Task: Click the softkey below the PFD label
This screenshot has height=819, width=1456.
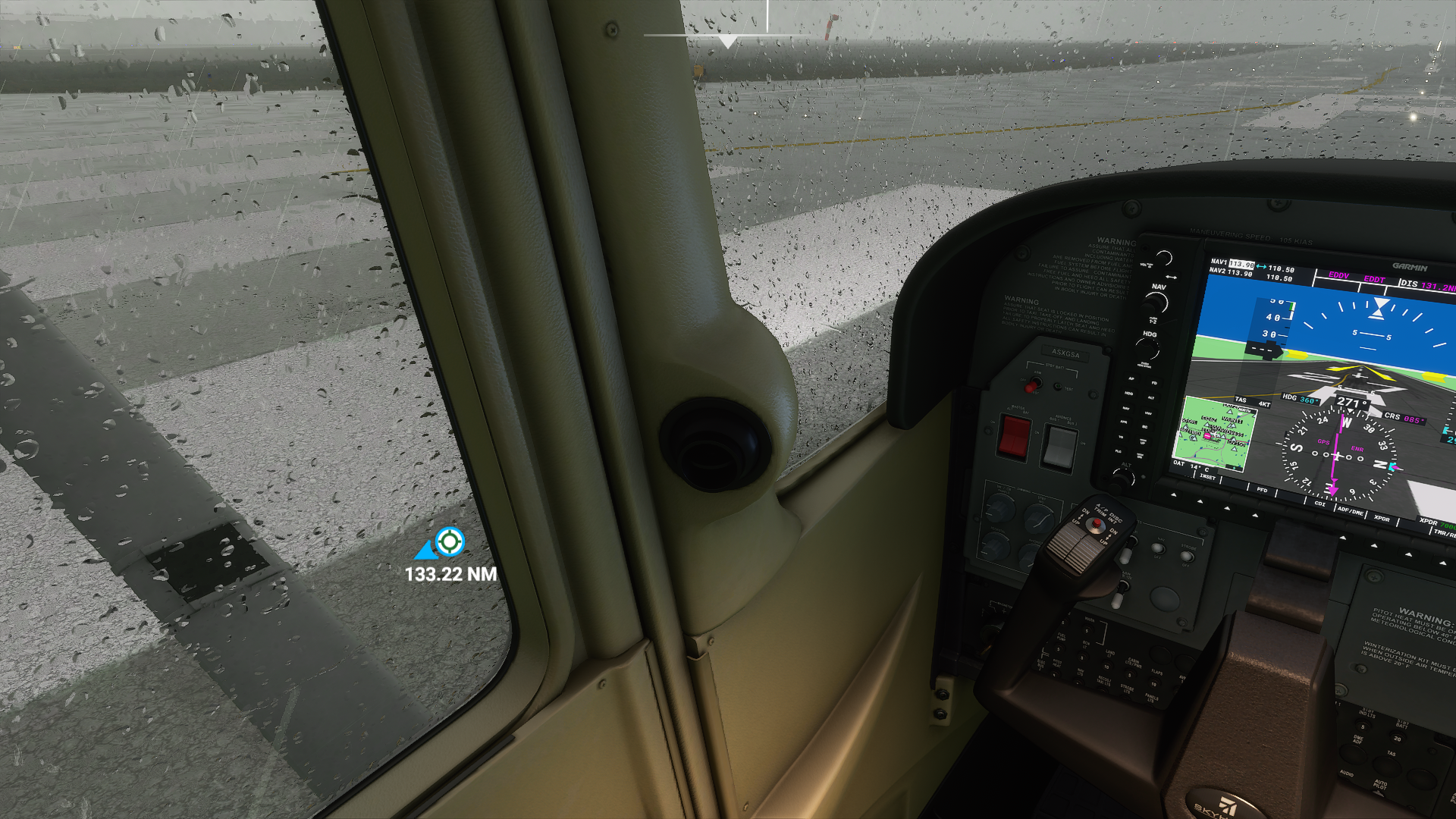Action: click(x=1255, y=515)
